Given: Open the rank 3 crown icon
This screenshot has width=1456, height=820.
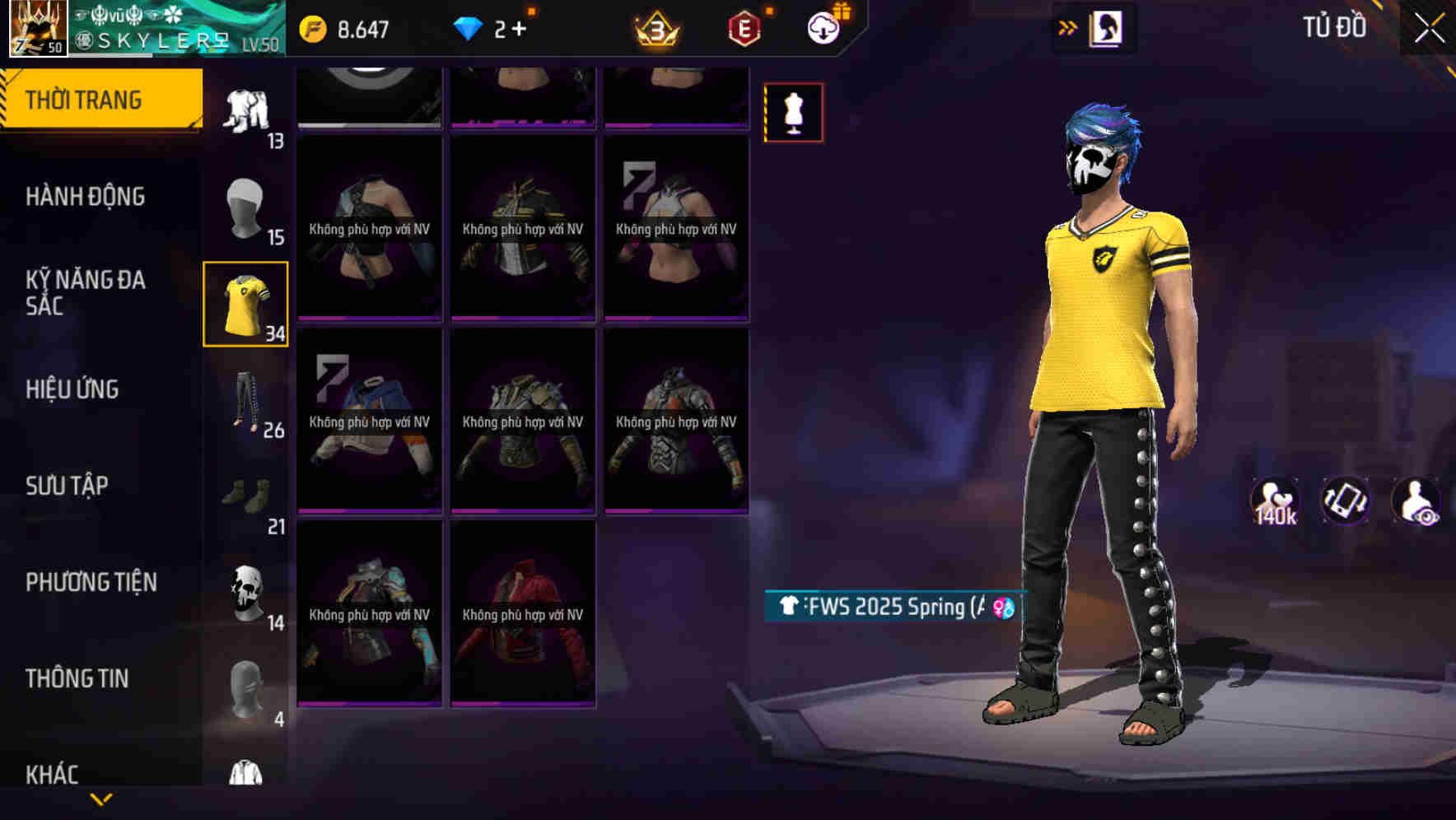Looking at the screenshot, I should point(656,27).
